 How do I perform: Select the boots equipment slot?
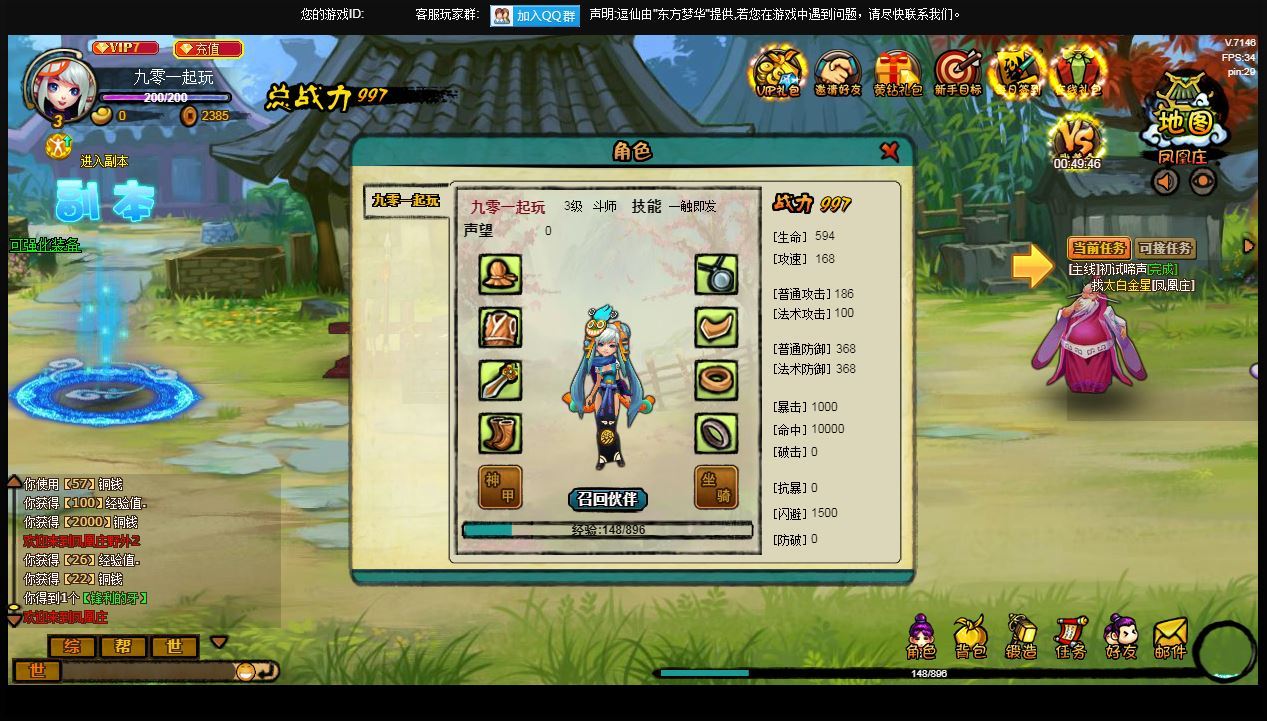(x=500, y=434)
